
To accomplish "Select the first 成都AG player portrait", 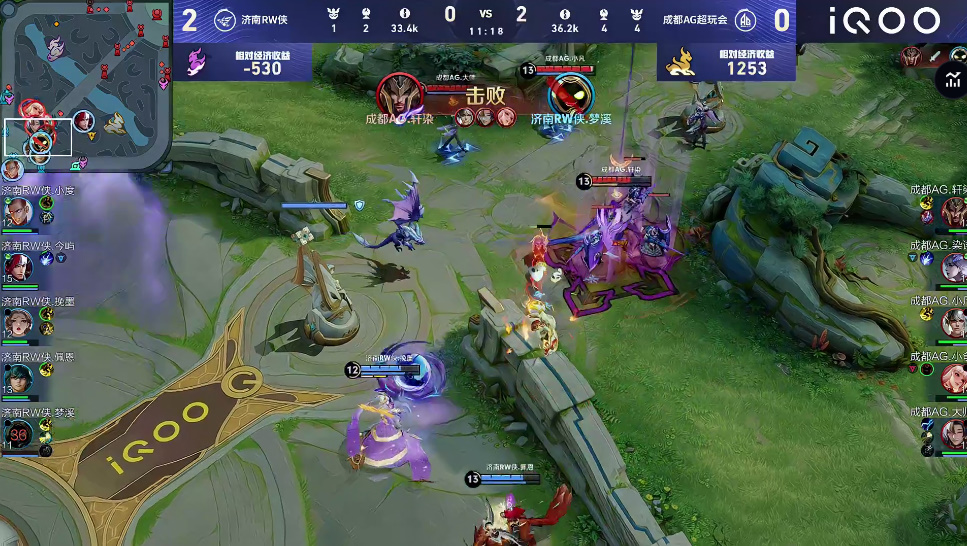I will point(953,211).
